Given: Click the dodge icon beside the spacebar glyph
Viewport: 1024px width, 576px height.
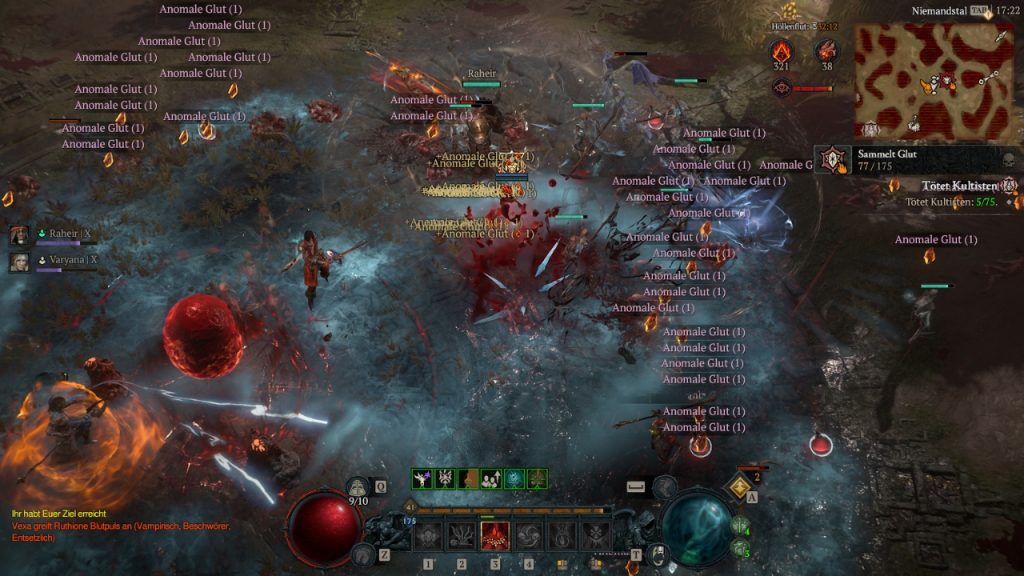Looking at the screenshot, I should tap(664, 486).
